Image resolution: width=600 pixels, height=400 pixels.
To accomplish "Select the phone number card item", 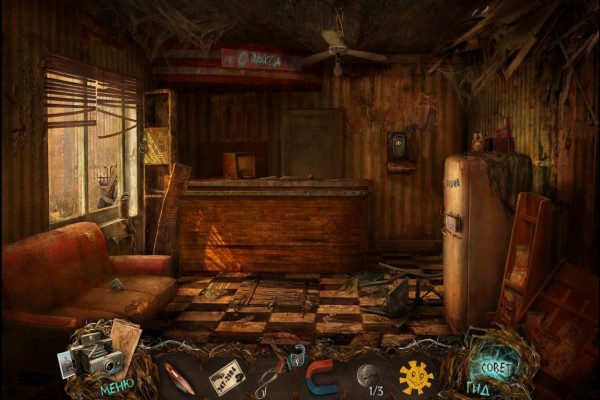I will click(227, 376).
